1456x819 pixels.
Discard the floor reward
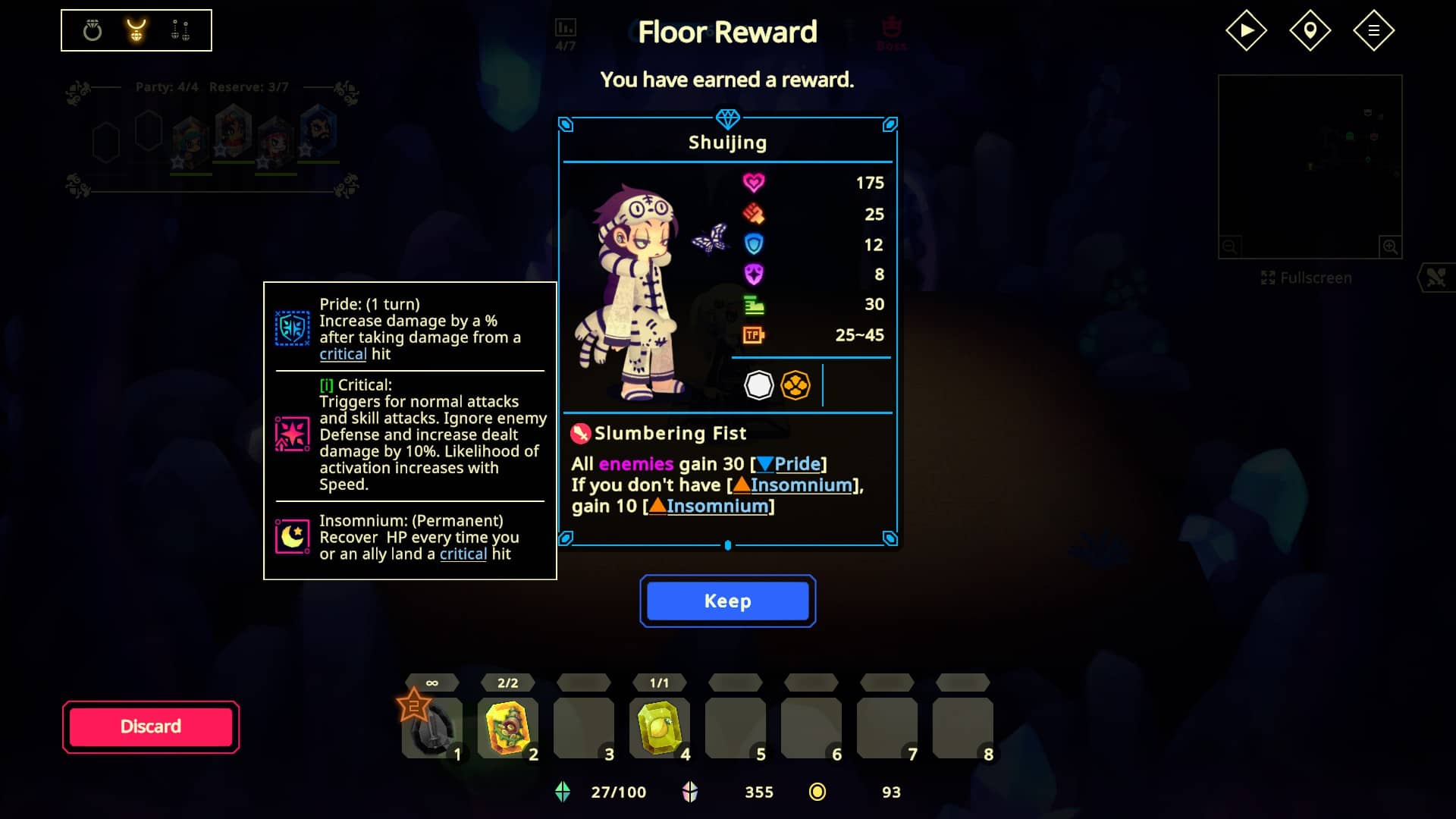(151, 726)
